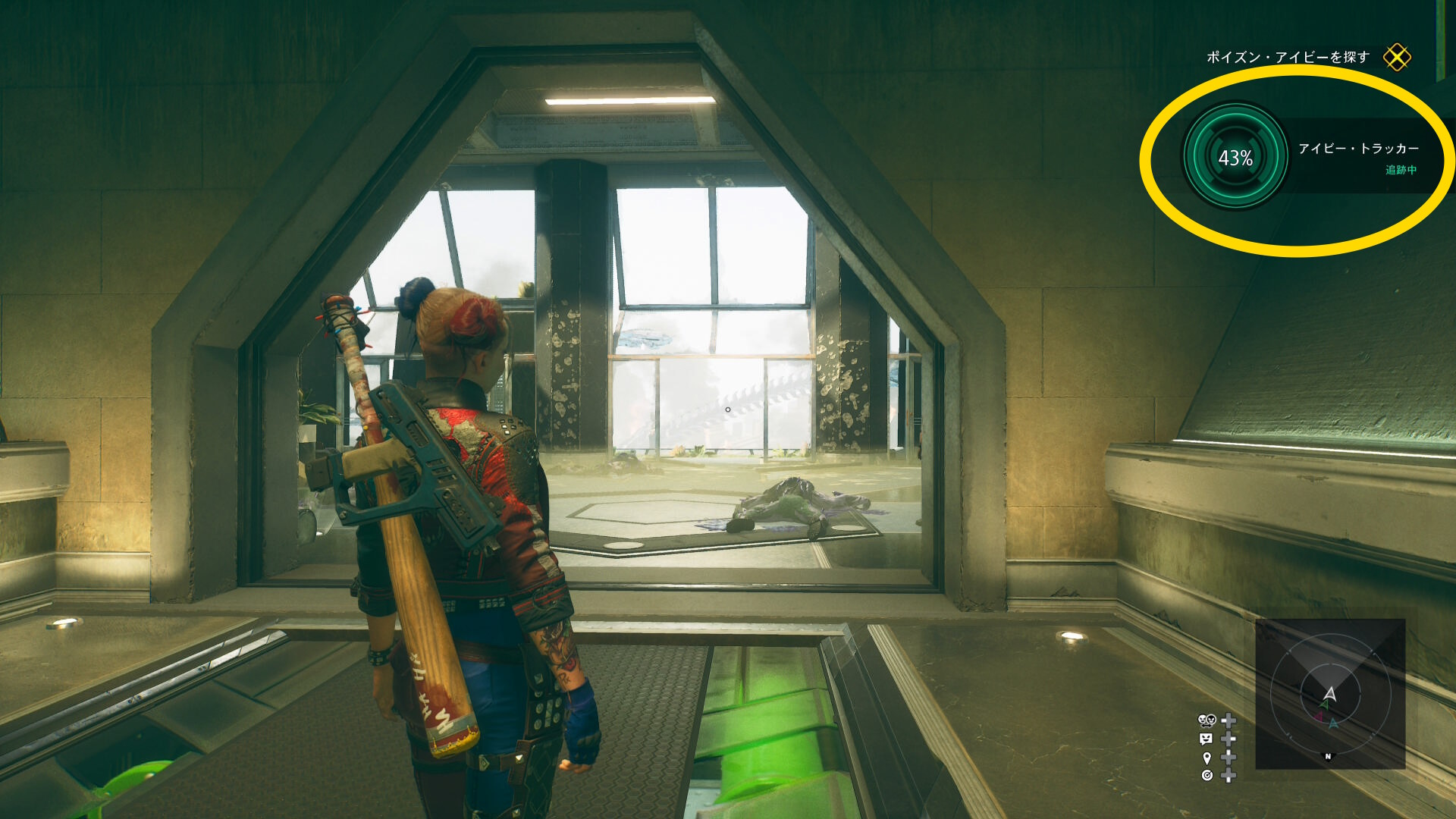
Task: Click the yellow diamond mission marker icon
Action: [1396, 58]
